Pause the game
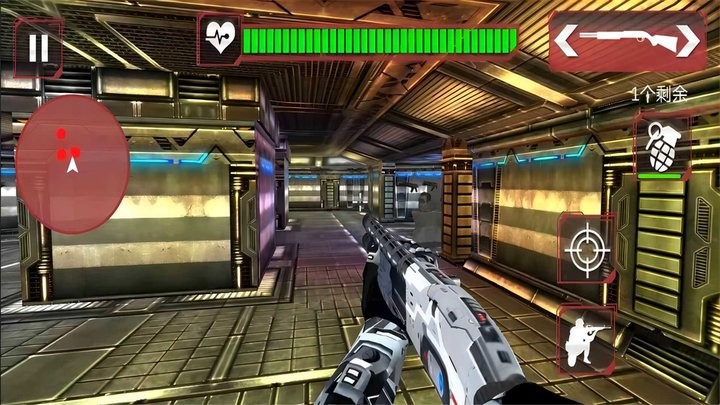This screenshot has height=405, width=720. click(38, 47)
